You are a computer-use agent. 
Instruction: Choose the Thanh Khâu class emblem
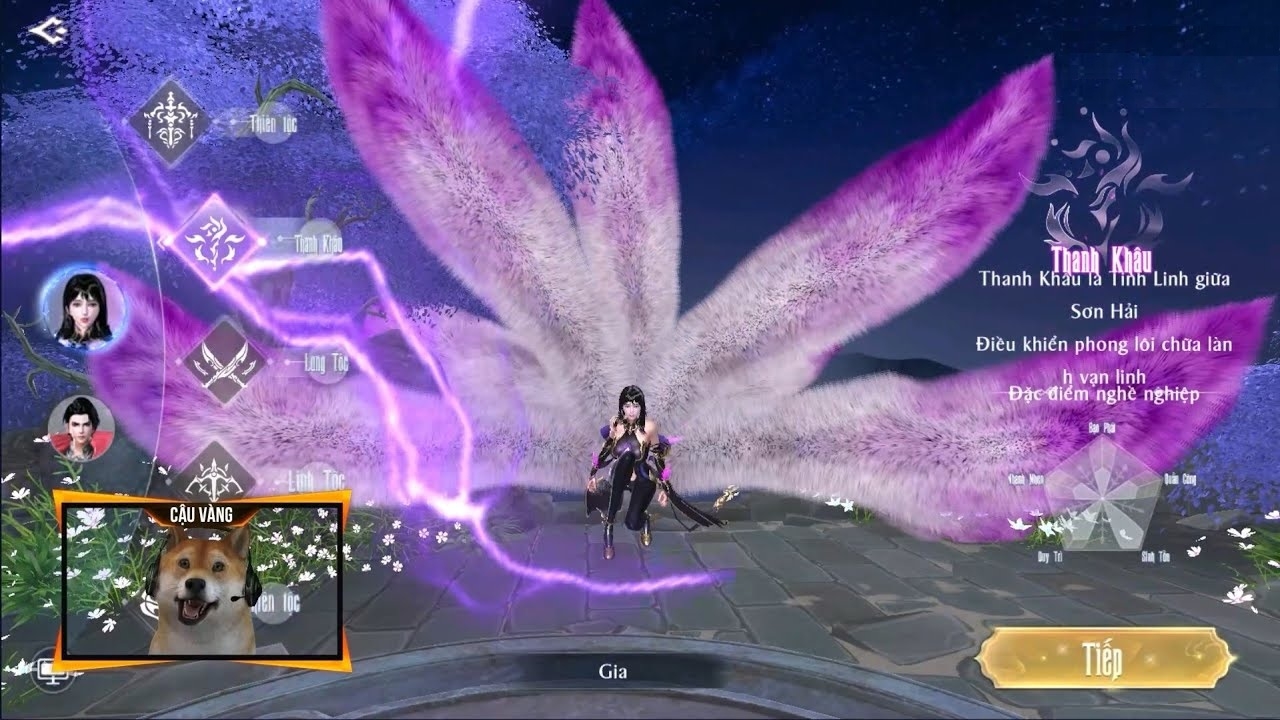[x=213, y=241]
